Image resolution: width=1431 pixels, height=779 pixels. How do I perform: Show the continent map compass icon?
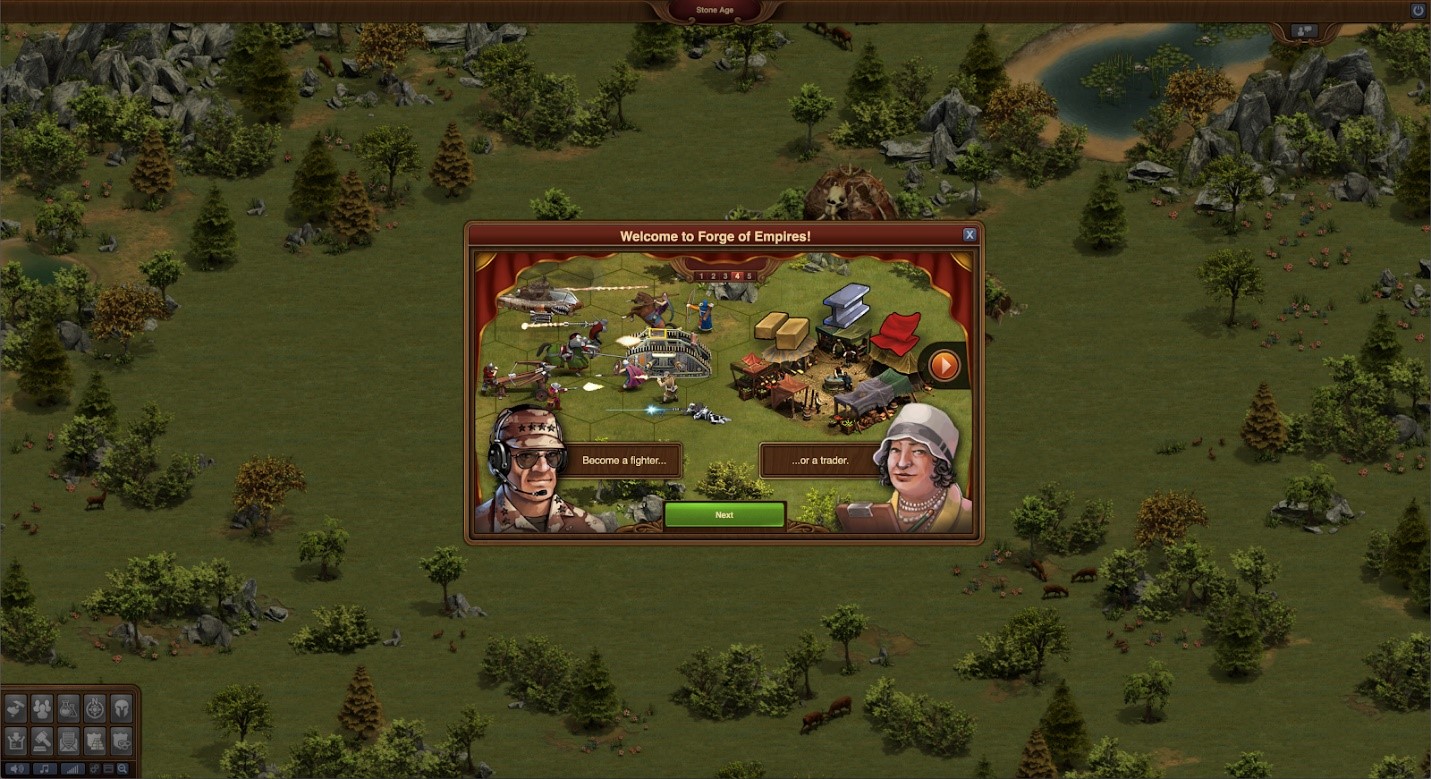94,708
